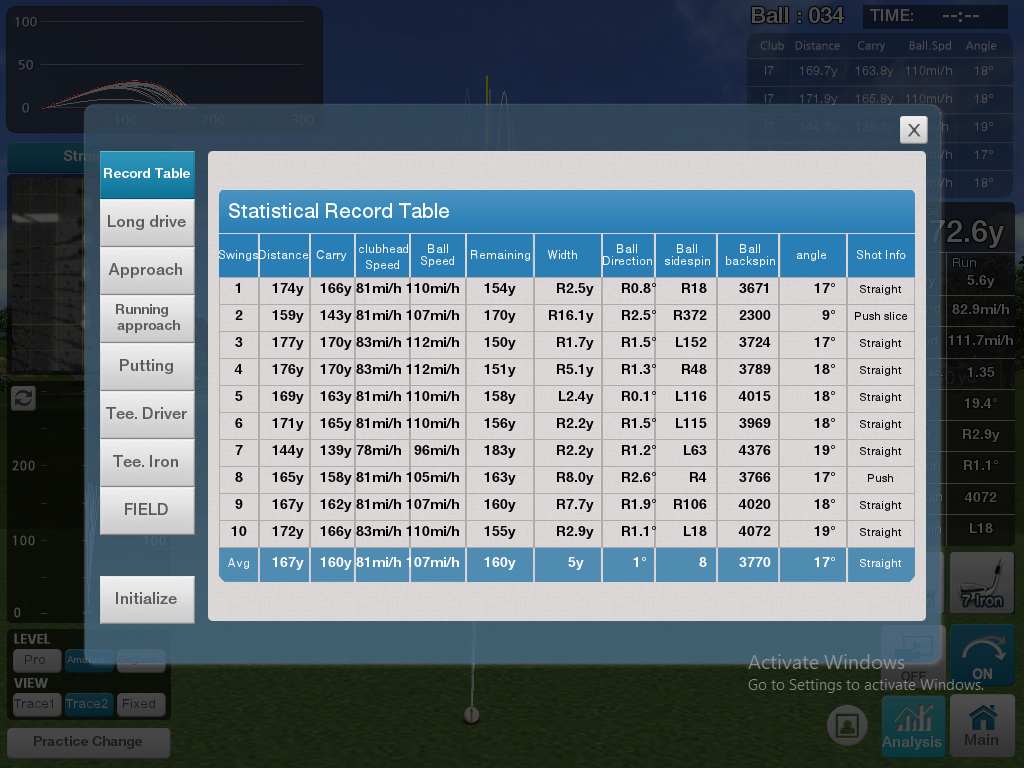
Task: Return to Main with the home button
Action: coord(981,726)
